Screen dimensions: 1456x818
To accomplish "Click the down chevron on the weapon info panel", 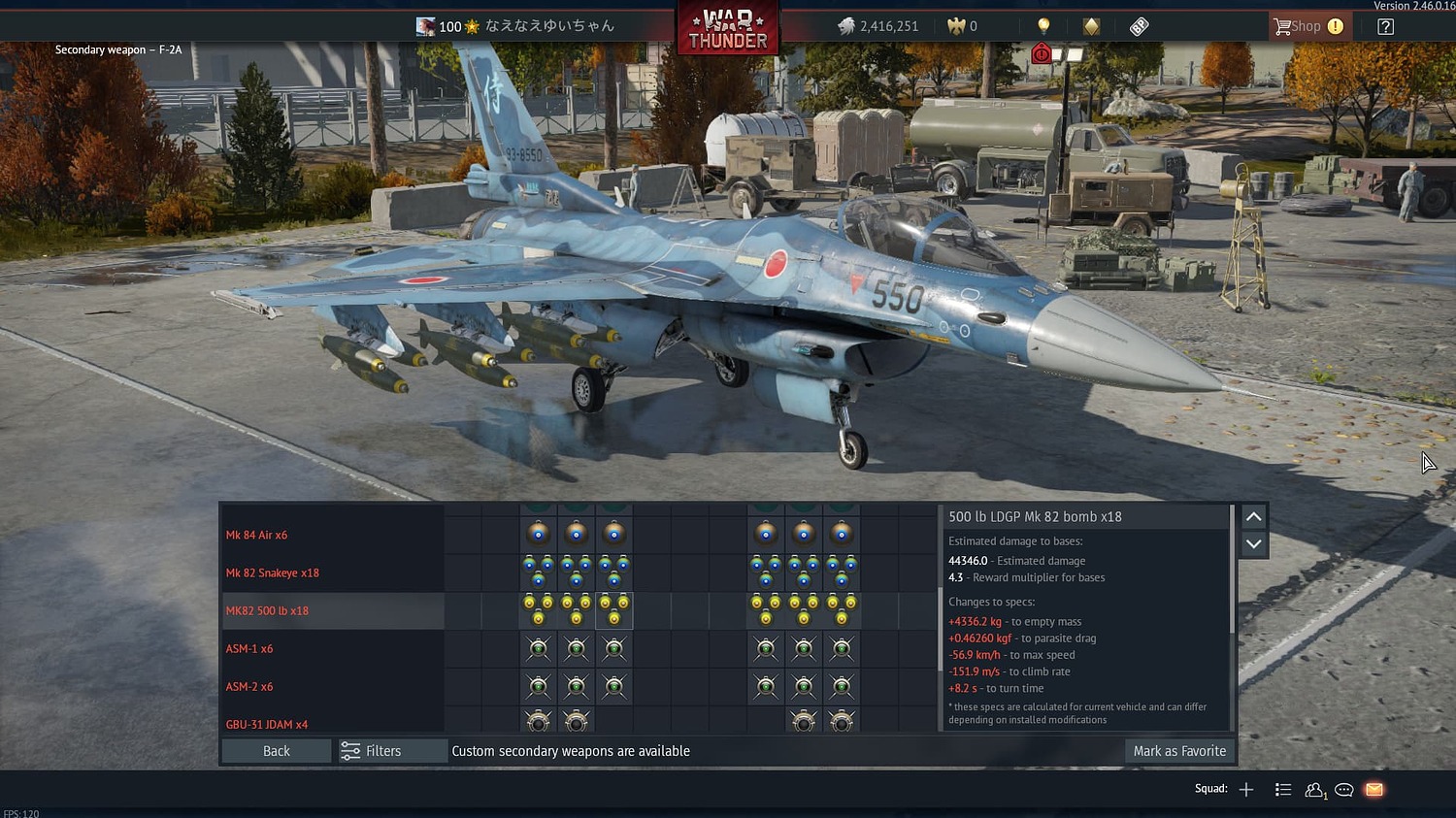I will 1253,544.
